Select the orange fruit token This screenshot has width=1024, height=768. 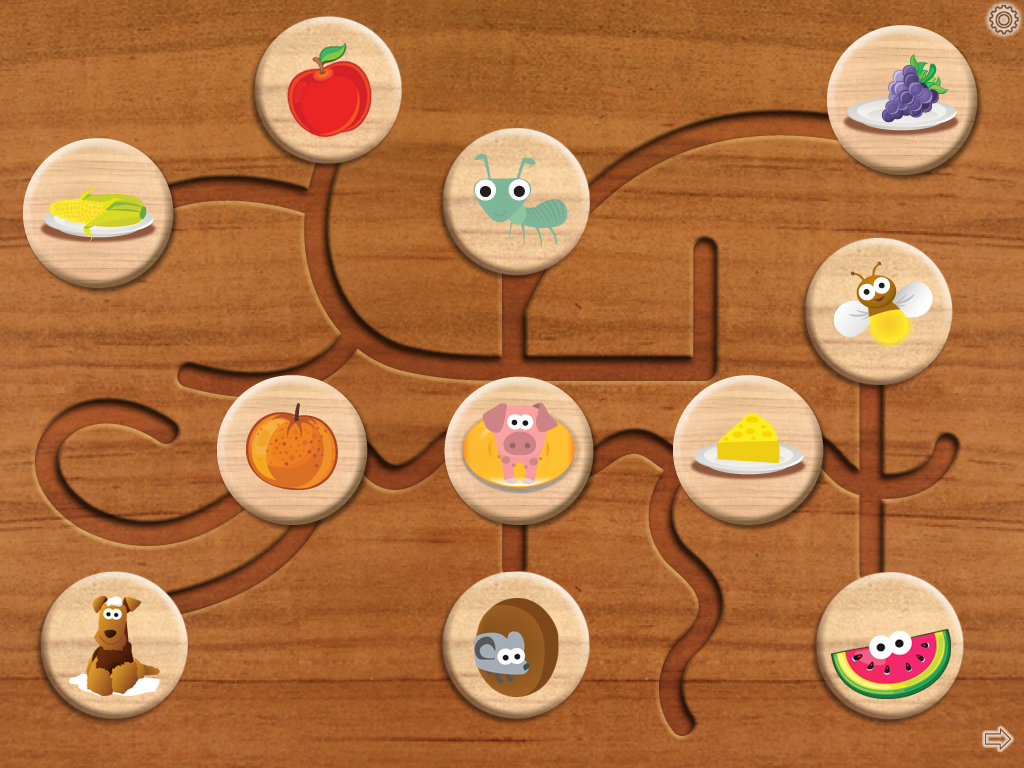point(292,449)
